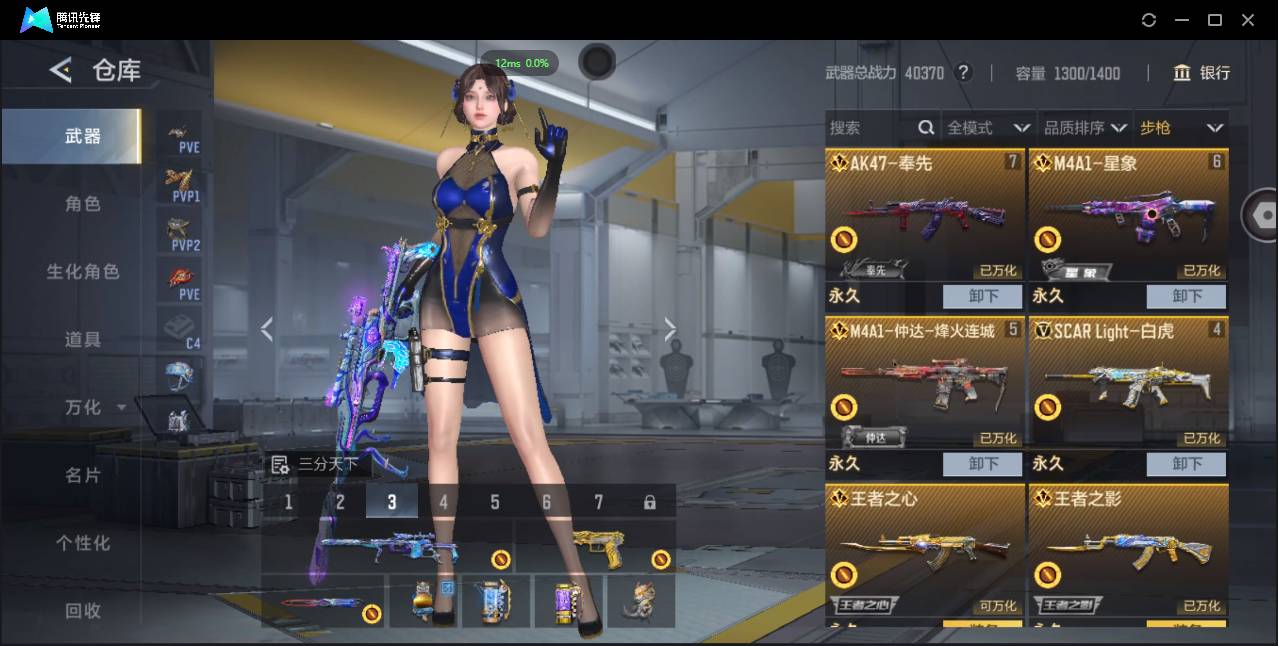Screen dimensions: 1278x646
Task: Go back from the 仓库 screen
Action: click(x=61, y=70)
